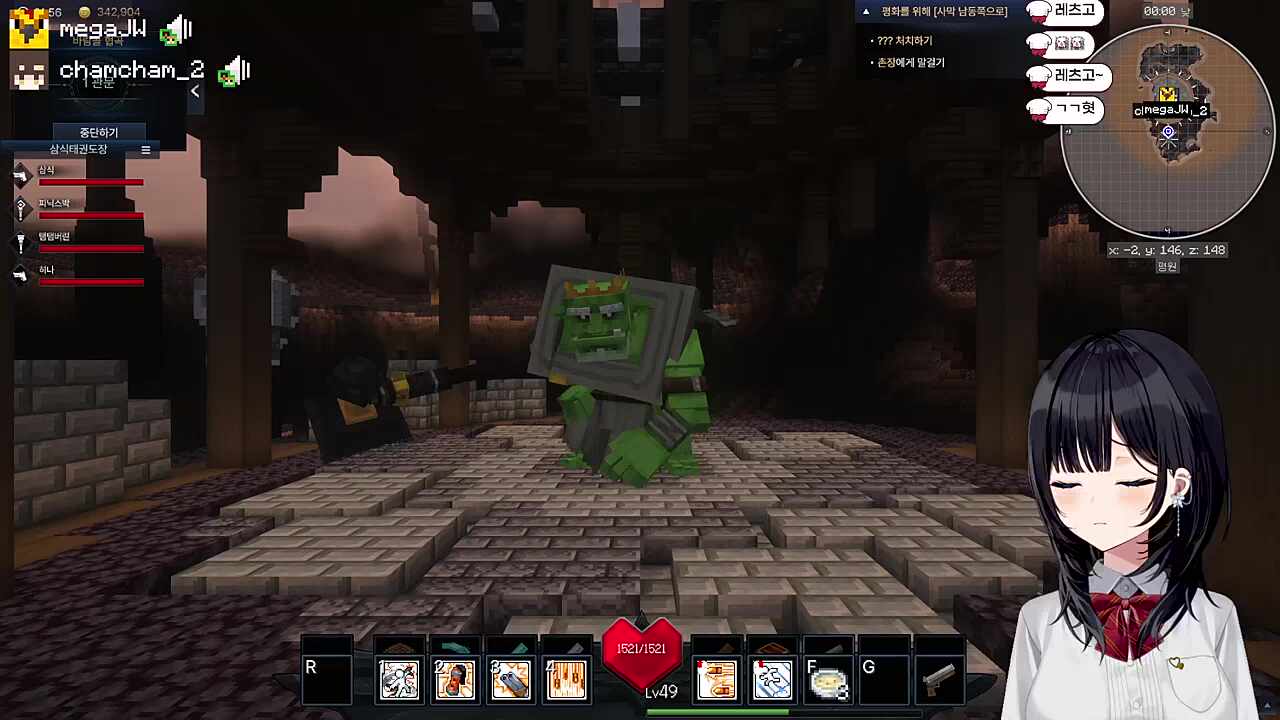This screenshot has width=1280, height=720.
Task: Click the megaJW crown marker on the minimap
Action: point(1167,95)
